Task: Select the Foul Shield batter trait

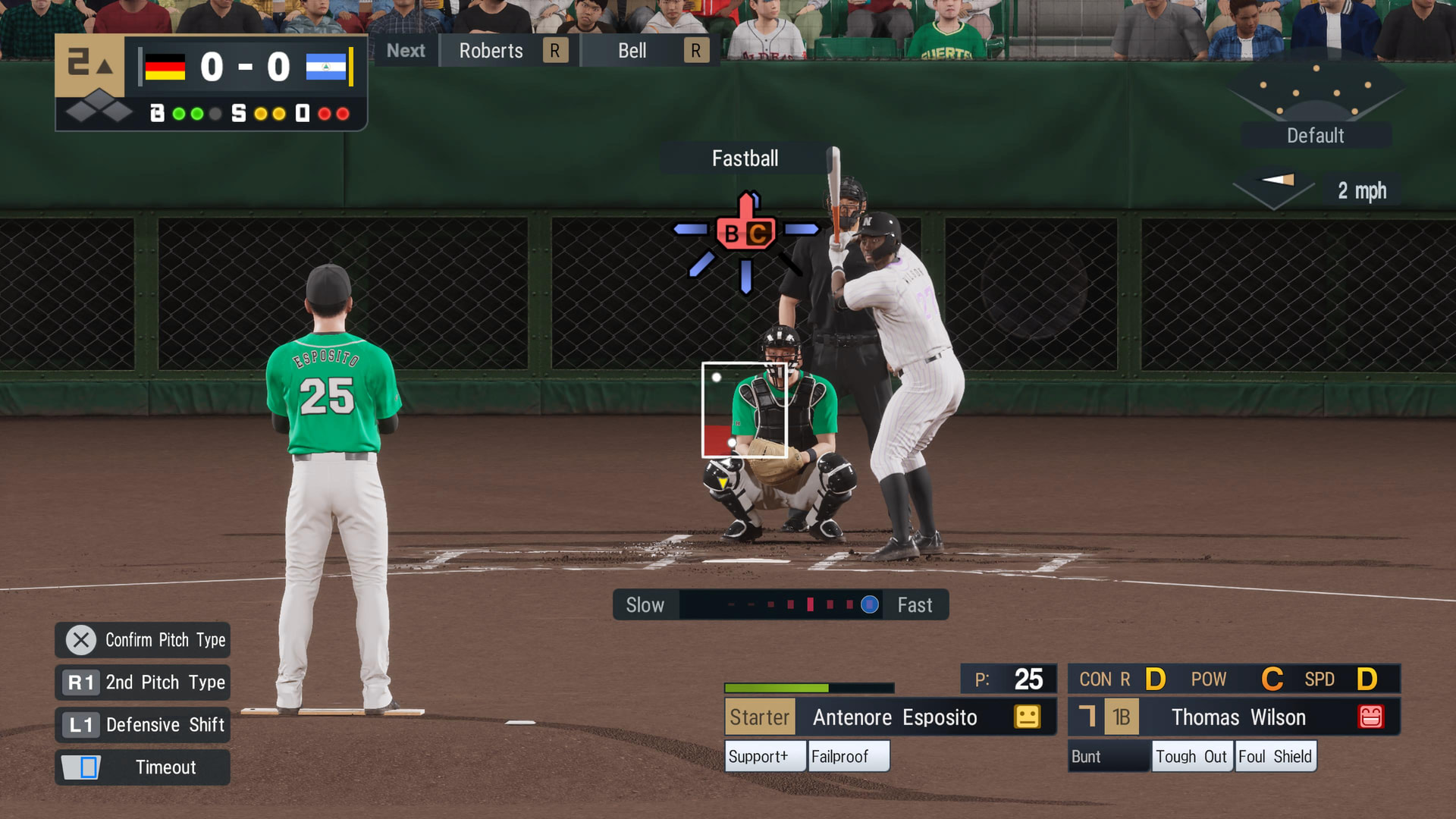Action: 1276,757
